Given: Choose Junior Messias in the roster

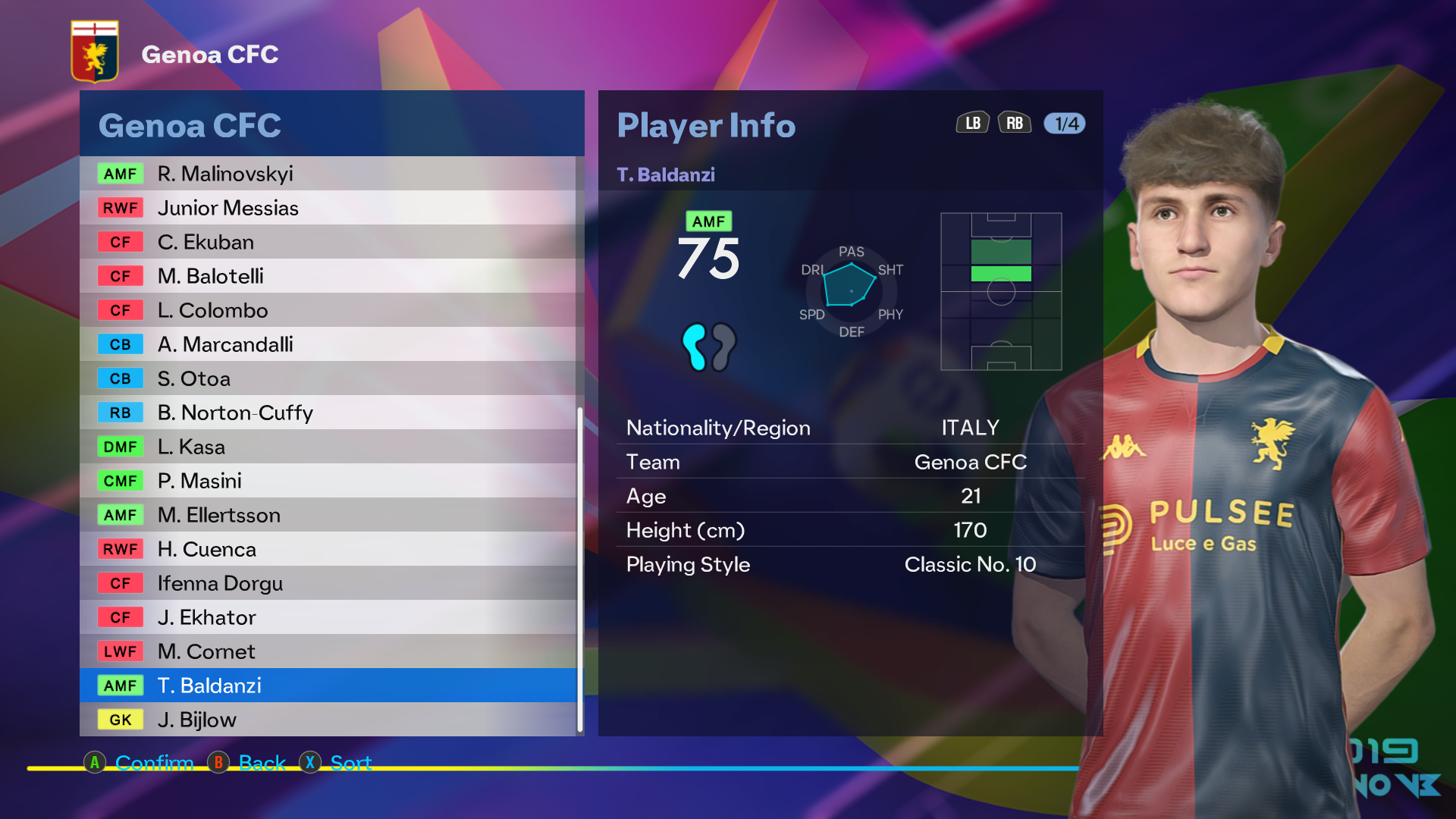Looking at the screenshot, I should 328,208.
